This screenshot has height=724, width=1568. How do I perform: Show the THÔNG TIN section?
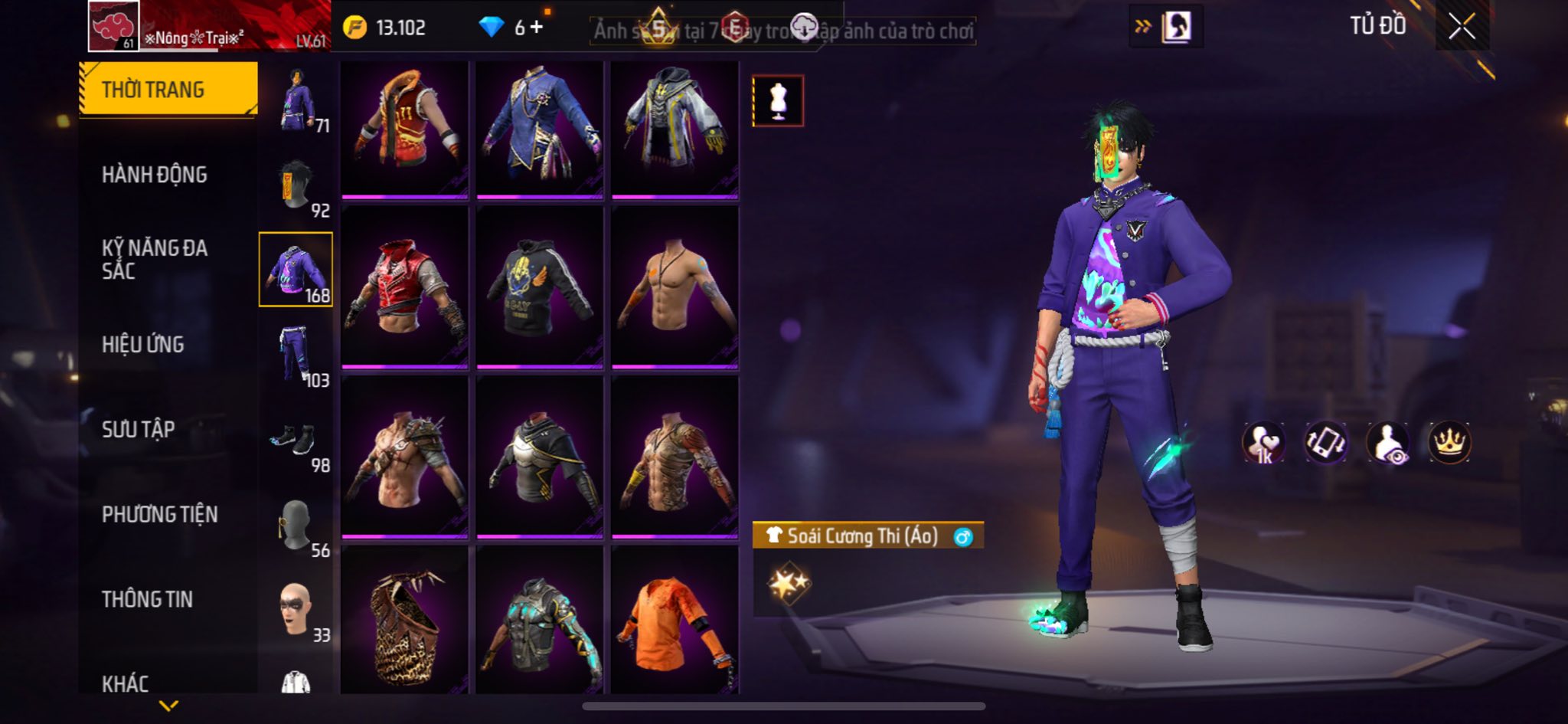[x=147, y=599]
